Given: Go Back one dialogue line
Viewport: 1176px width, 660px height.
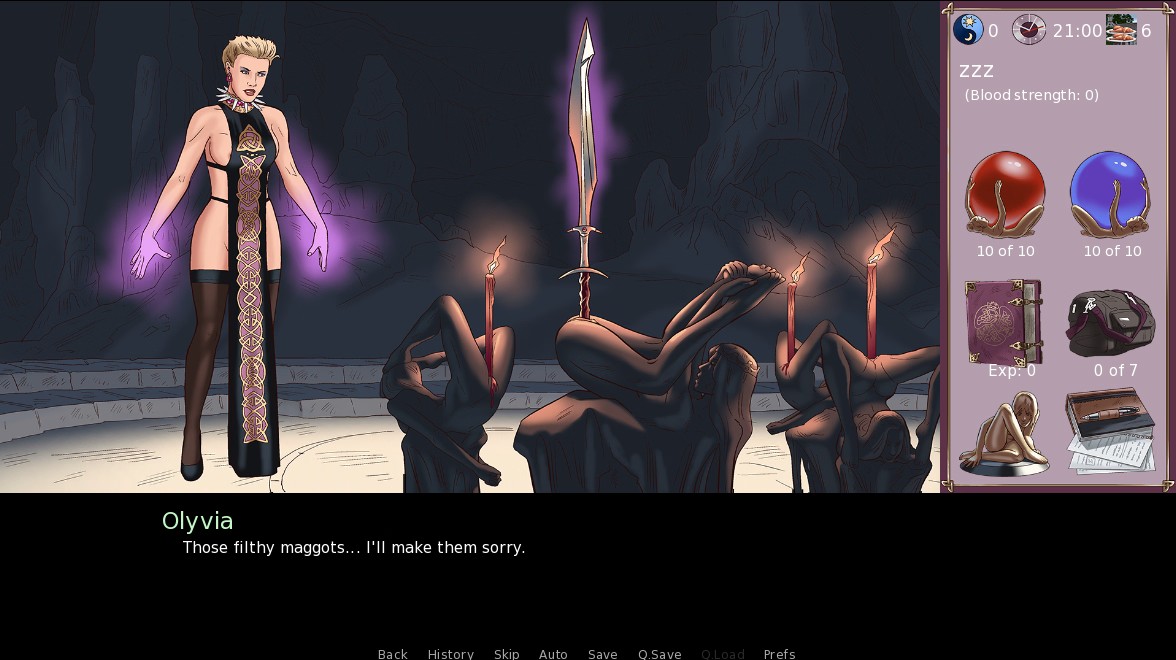Looking at the screenshot, I should [x=392, y=654].
